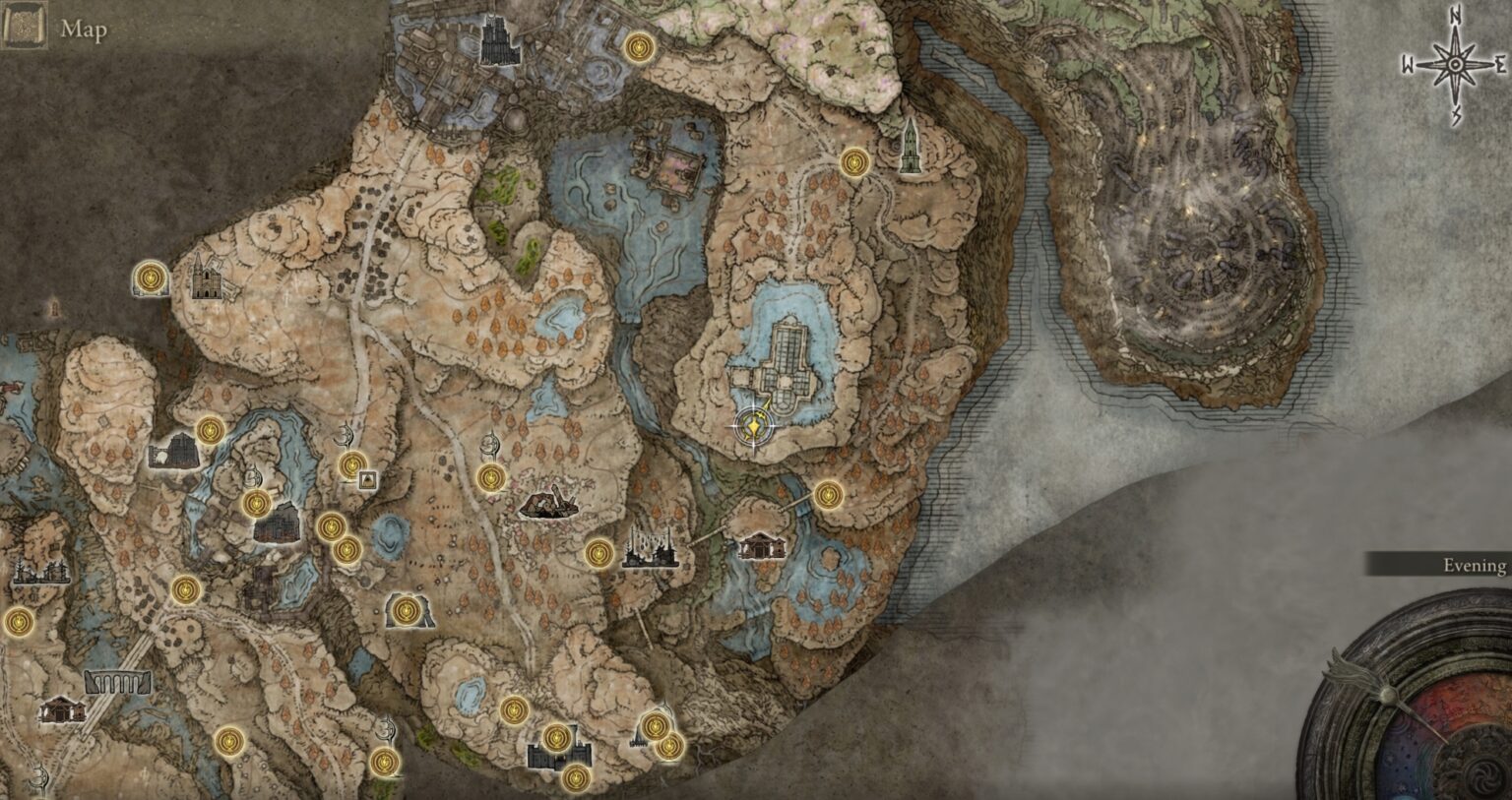1512x800 pixels.
Task: Select the player location marker
Action: tap(754, 425)
